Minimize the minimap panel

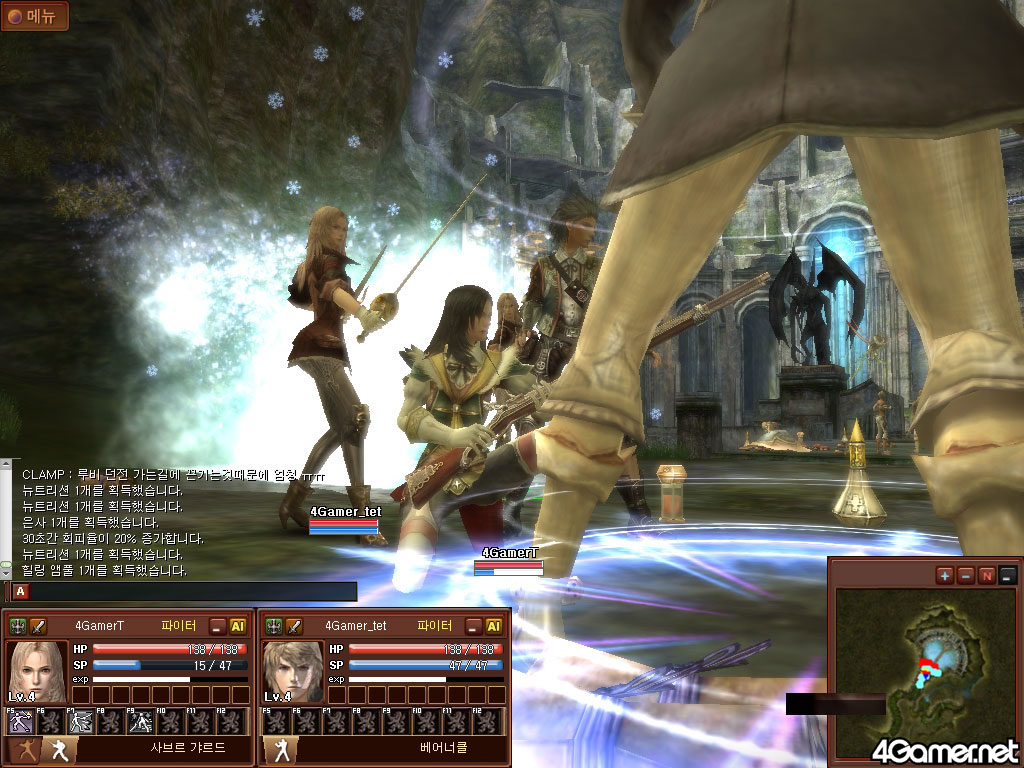click(1008, 575)
